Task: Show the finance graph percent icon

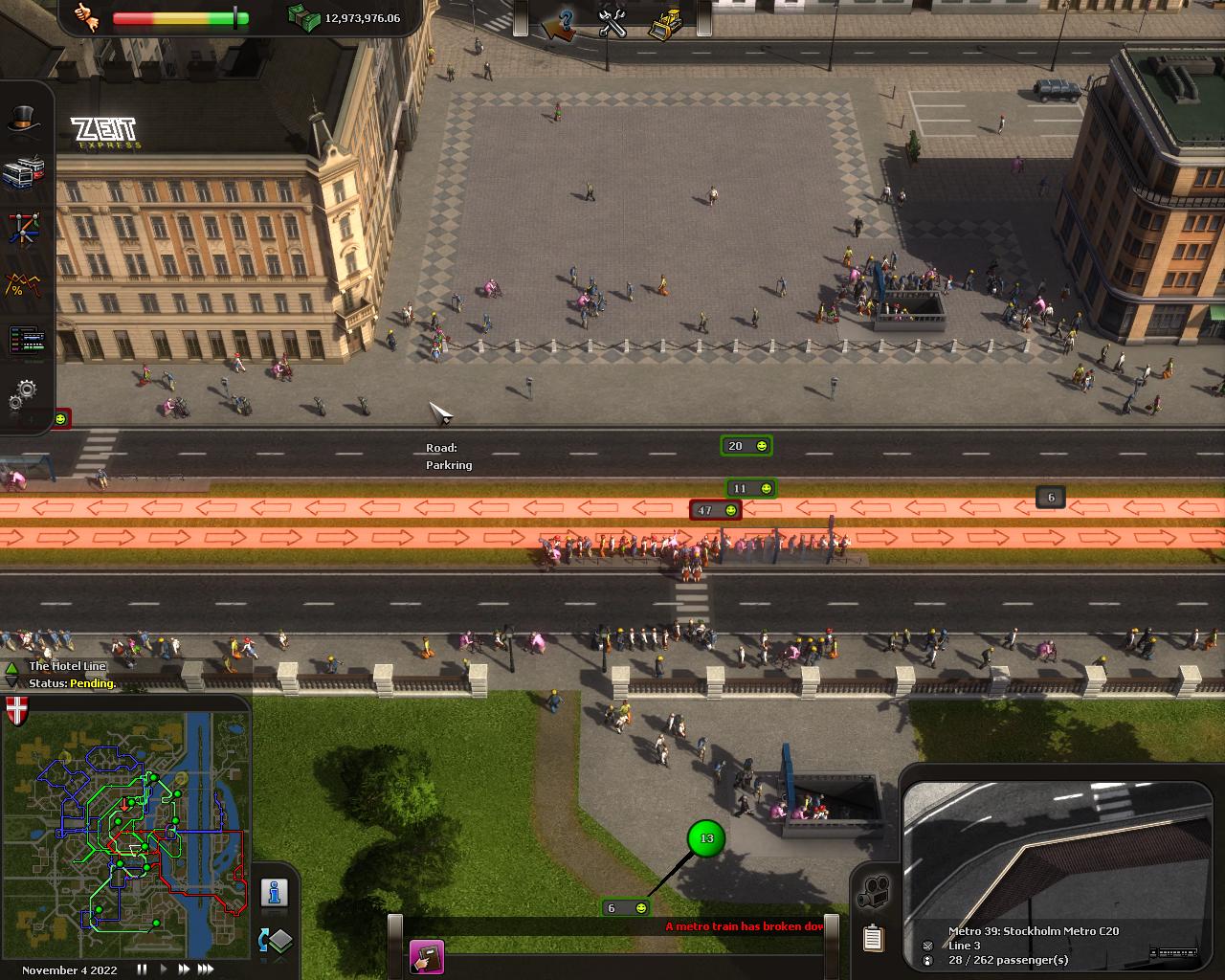Action: 25,284
